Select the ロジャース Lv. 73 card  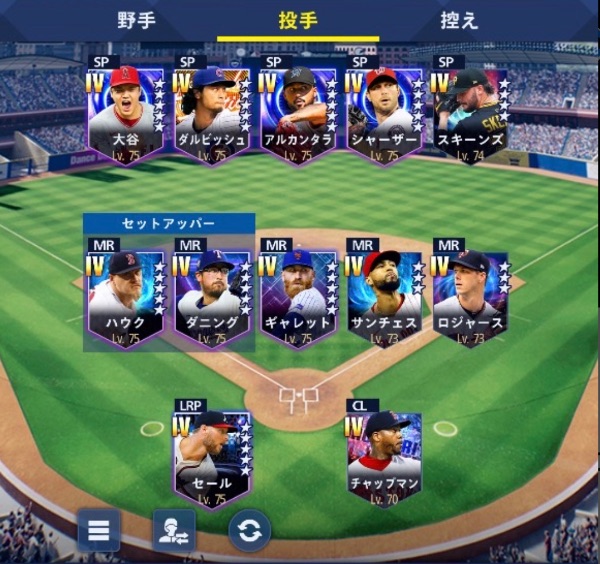pyautogui.click(x=469, y=296)
